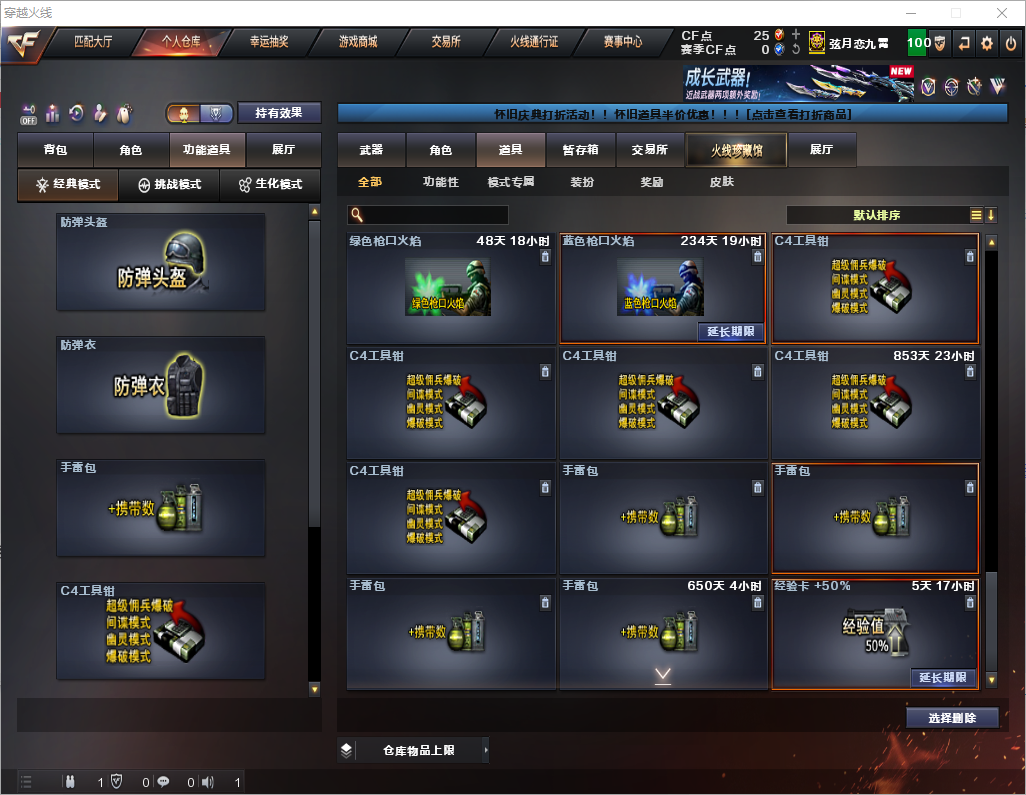Click the settings gear icon

point(987,43)
